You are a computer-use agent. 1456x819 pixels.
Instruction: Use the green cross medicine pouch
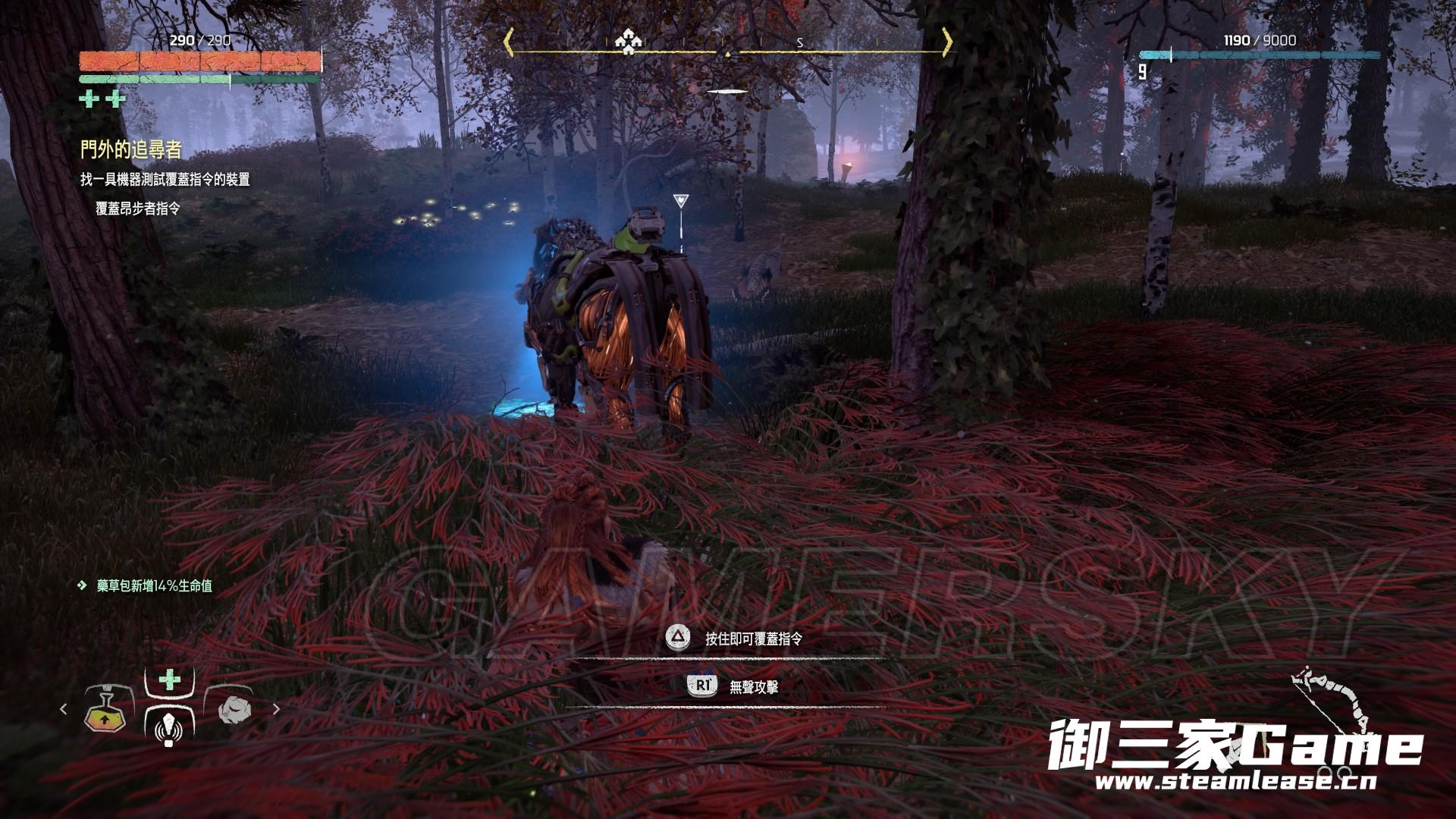click(x=169, y=679)
